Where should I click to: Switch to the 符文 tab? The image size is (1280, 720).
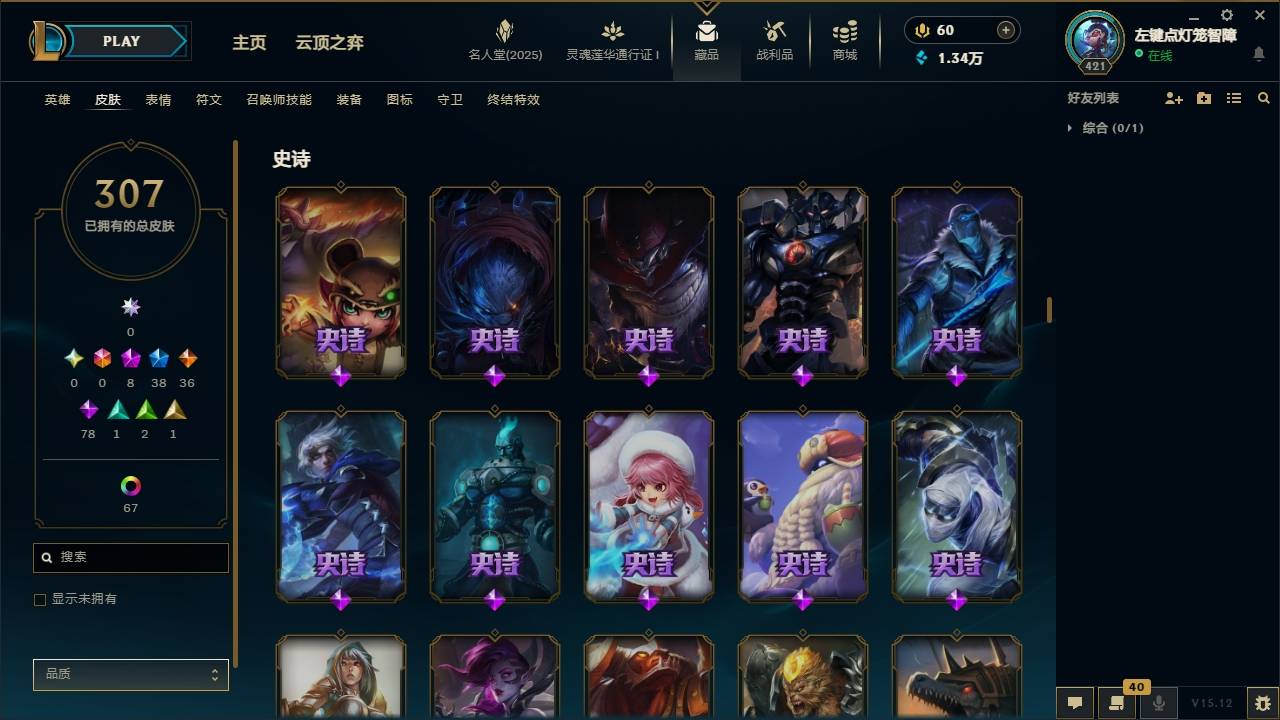(x=209, y=100)
